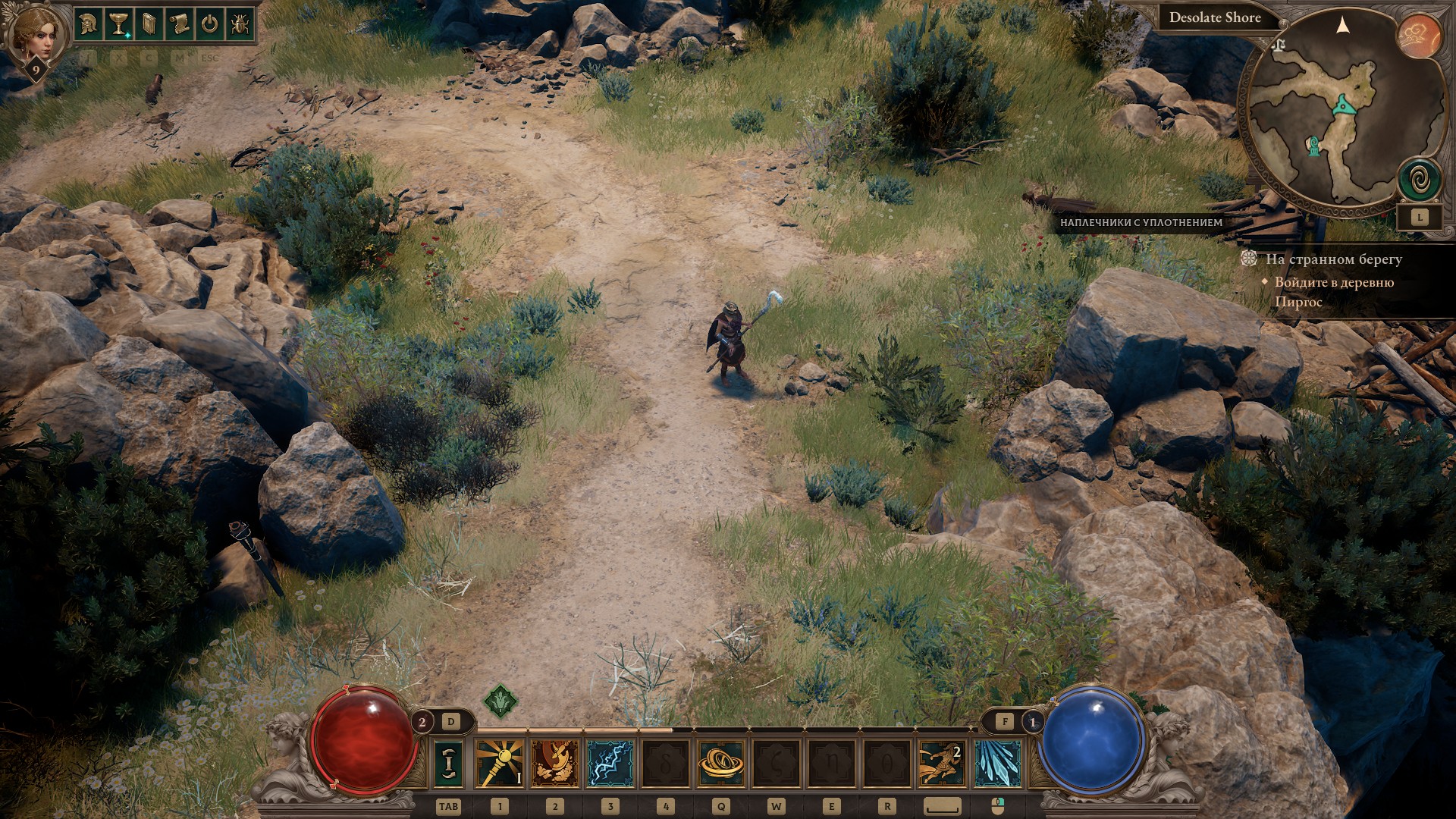Open the scroll quest log icon

coord(179,25)
